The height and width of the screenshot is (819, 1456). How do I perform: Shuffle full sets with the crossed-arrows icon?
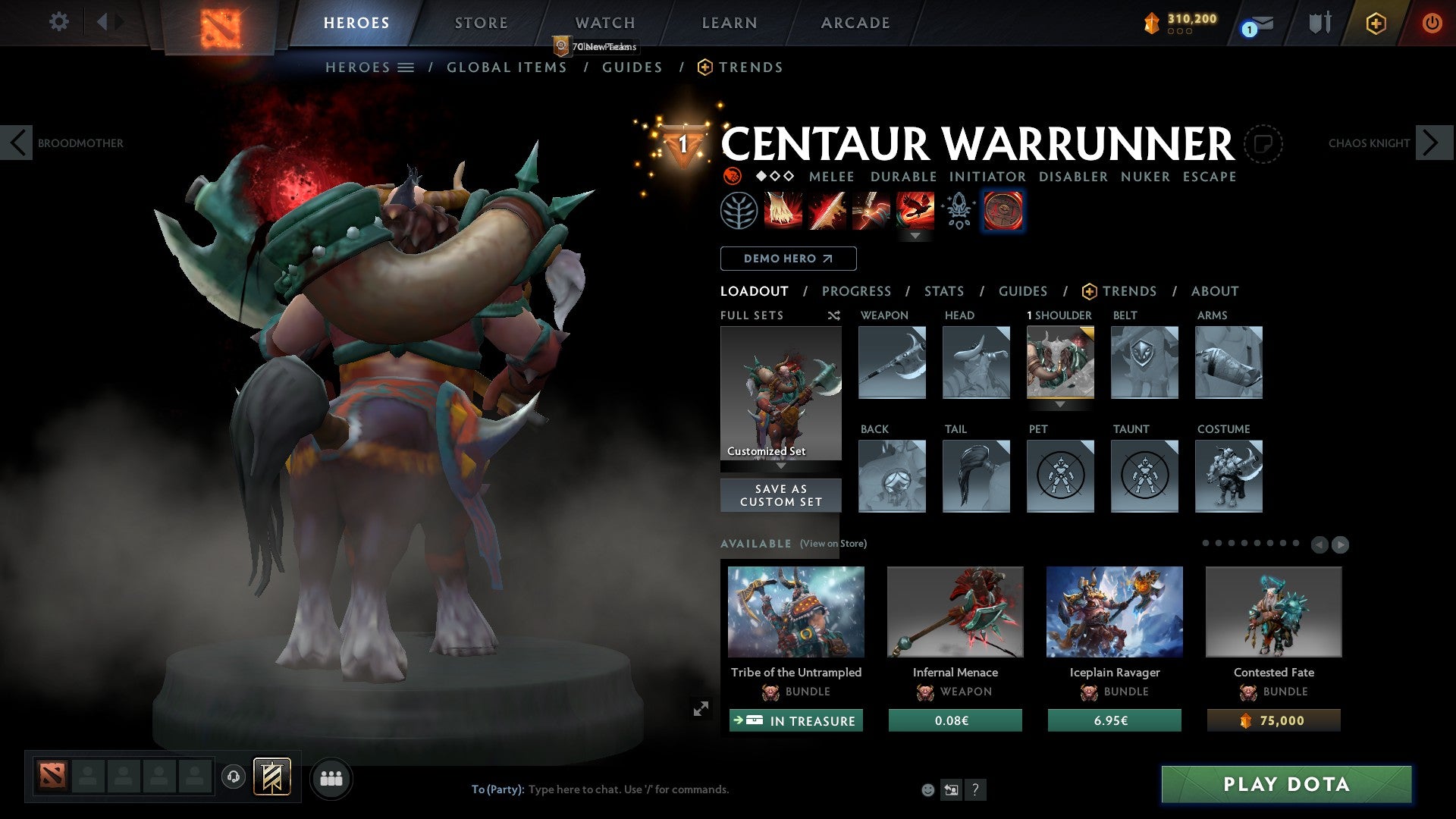tap(834, 315)
